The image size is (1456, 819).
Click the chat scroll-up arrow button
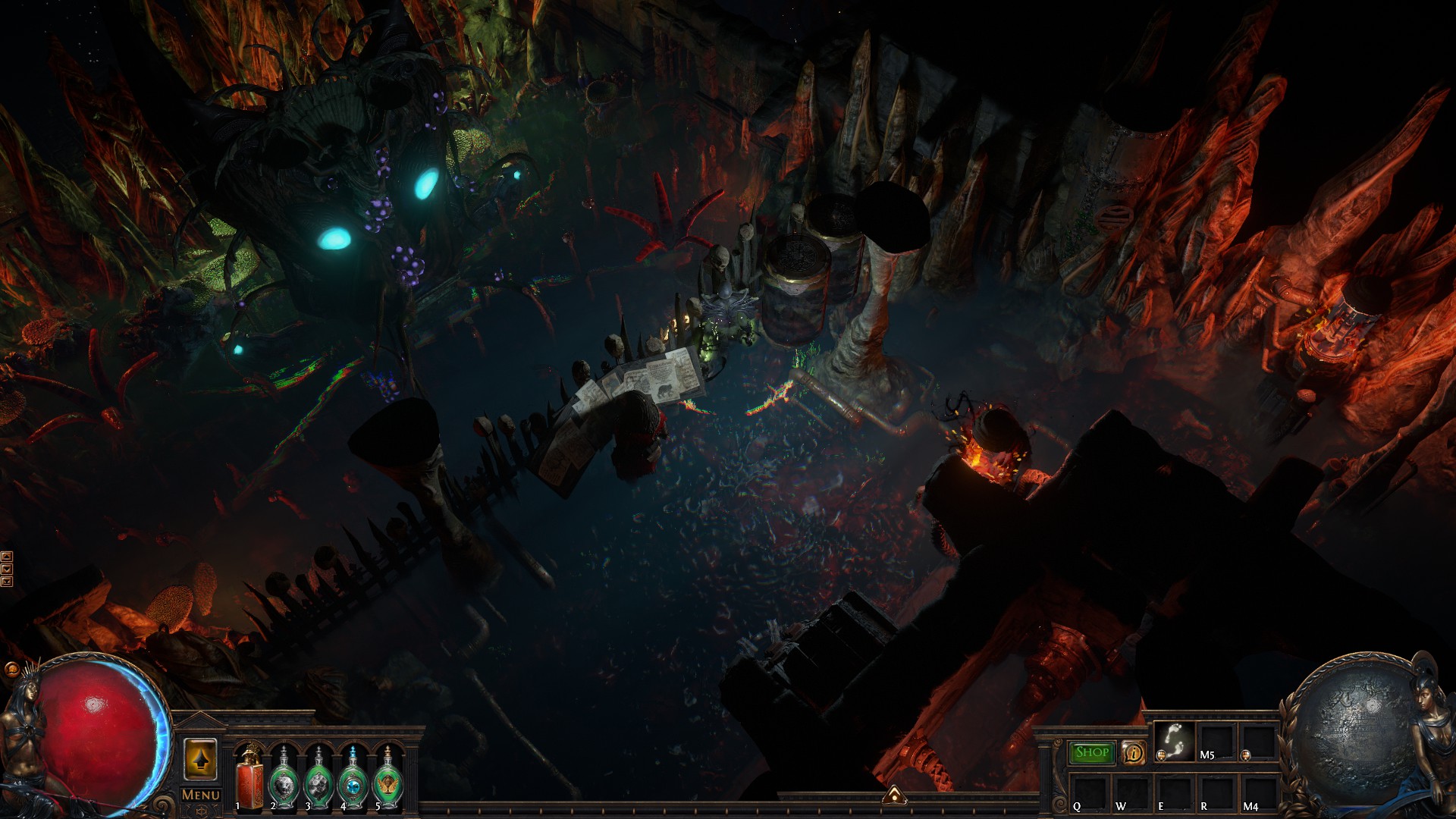7,557
